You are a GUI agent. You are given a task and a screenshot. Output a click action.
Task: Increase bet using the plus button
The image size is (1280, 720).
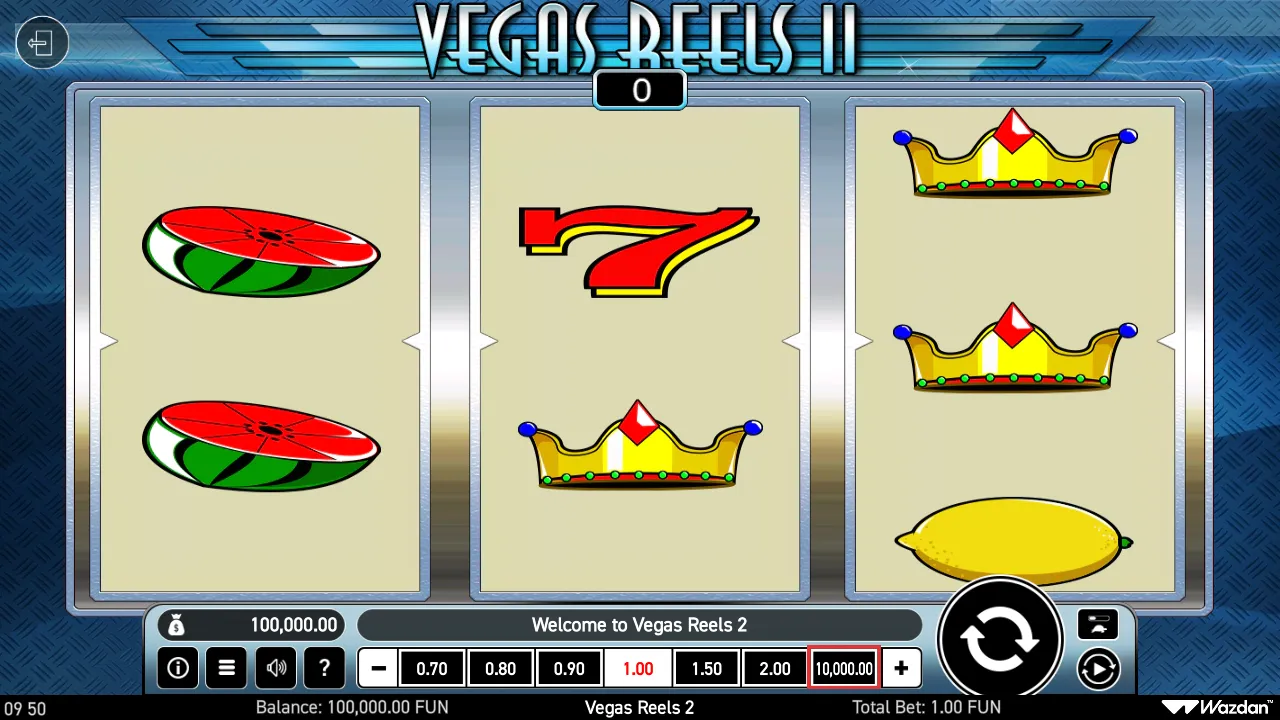[x=901, y=668]
